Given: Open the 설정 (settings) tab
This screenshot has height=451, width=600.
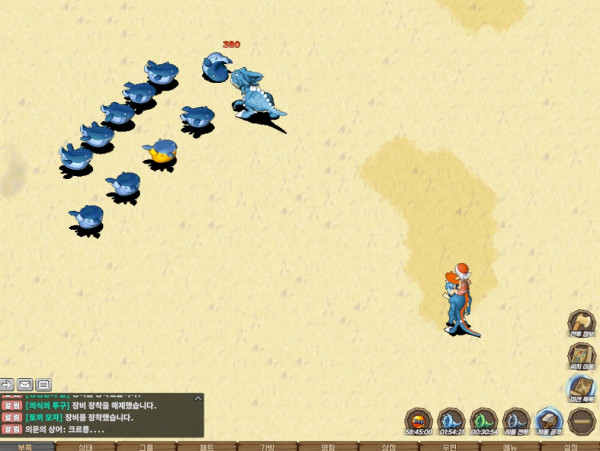Looking at the screenshot, I should click(x=570, y=446).
